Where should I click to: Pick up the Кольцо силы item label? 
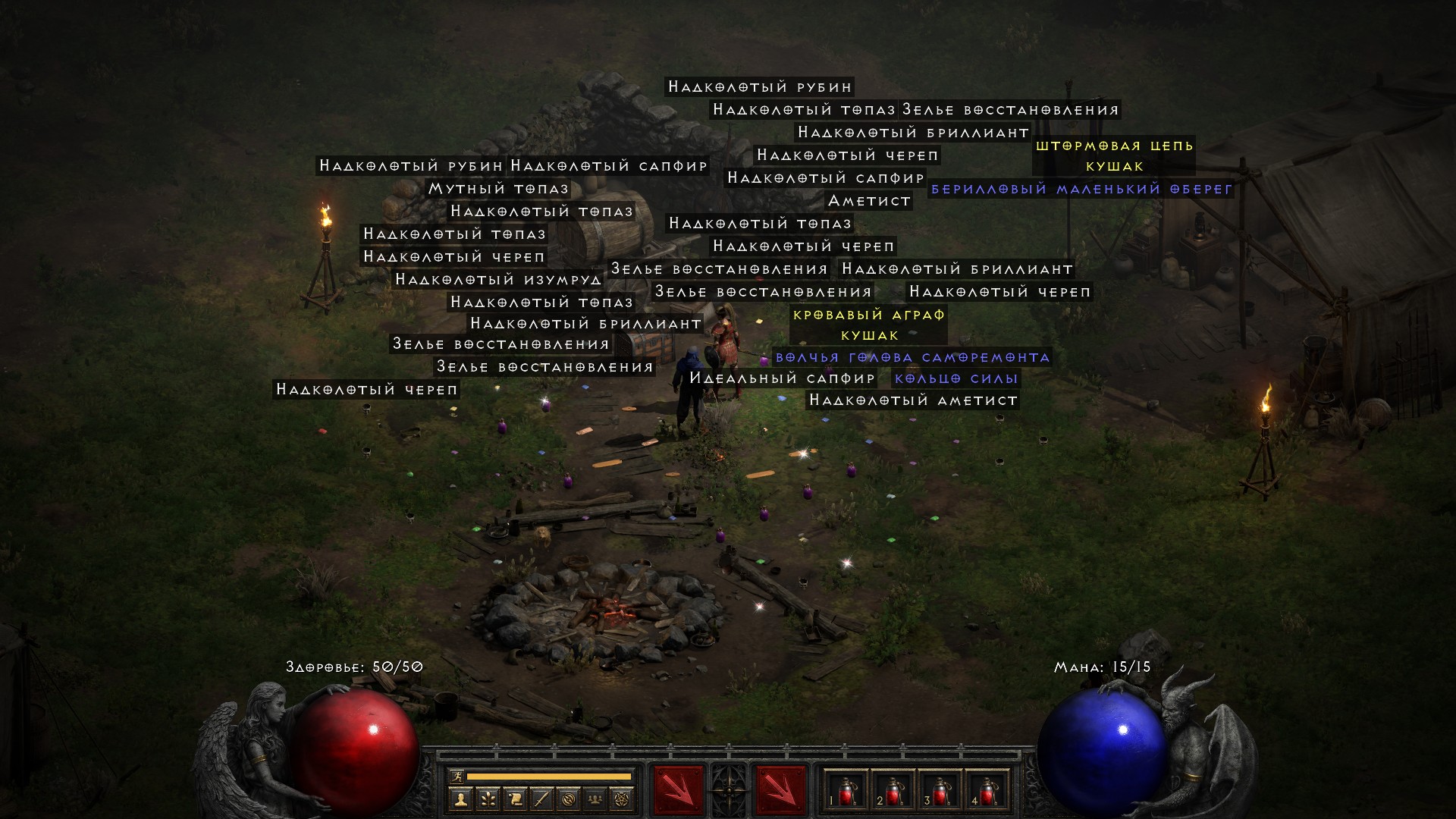coord(955,378)
